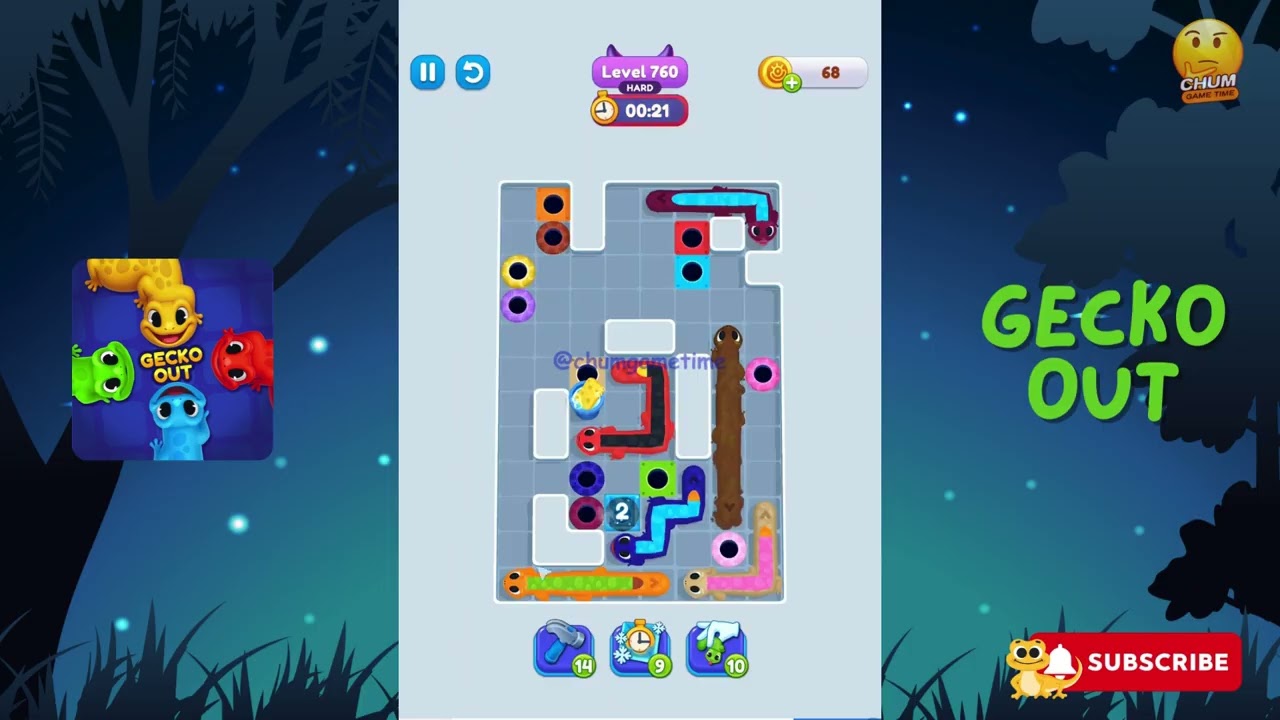The width and height of the screenshot is (1280, 720).
Task: Tap the yellow cheese block on the board
Action: [x=588, y=395]
